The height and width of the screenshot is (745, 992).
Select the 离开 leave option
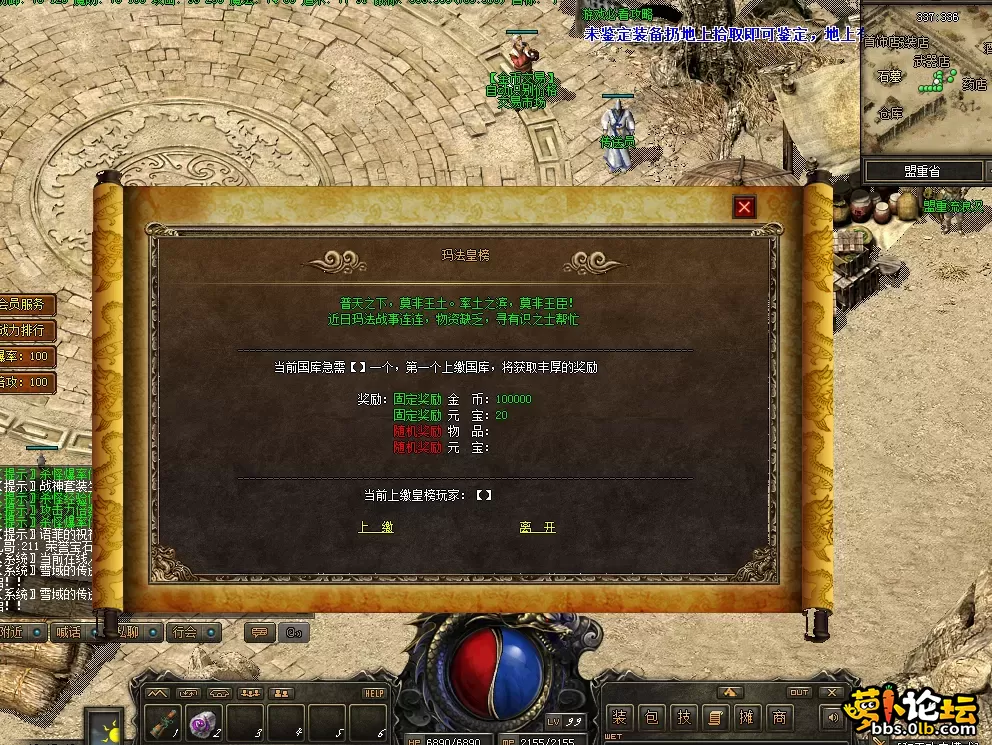(x=537, y=527)
